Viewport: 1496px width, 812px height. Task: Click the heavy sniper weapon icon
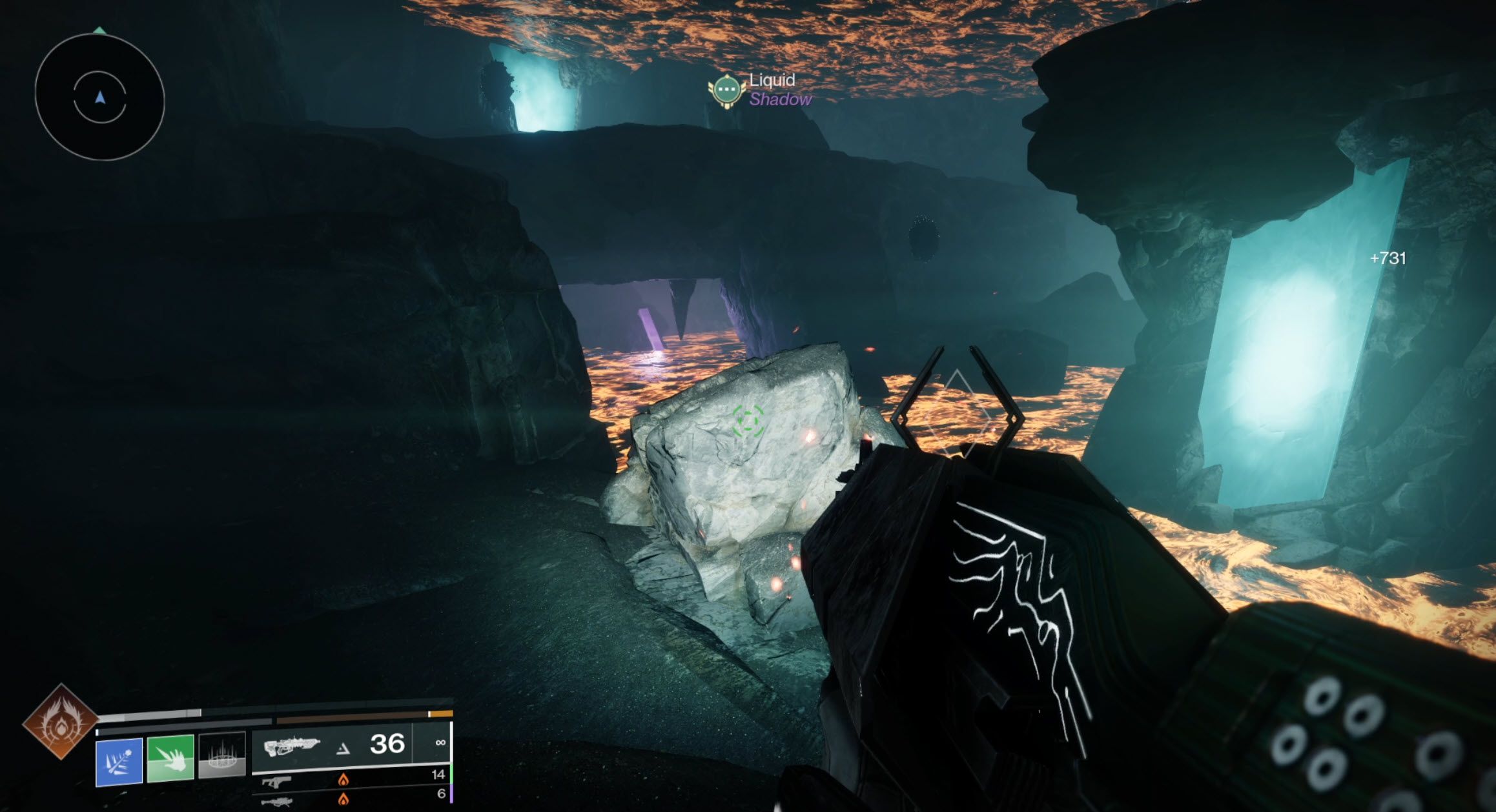(278, 803)
